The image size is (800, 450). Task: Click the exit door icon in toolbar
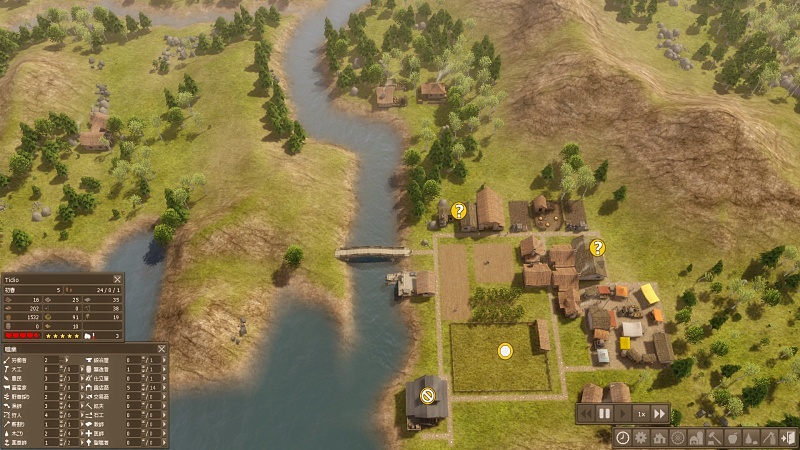(787, 438)
